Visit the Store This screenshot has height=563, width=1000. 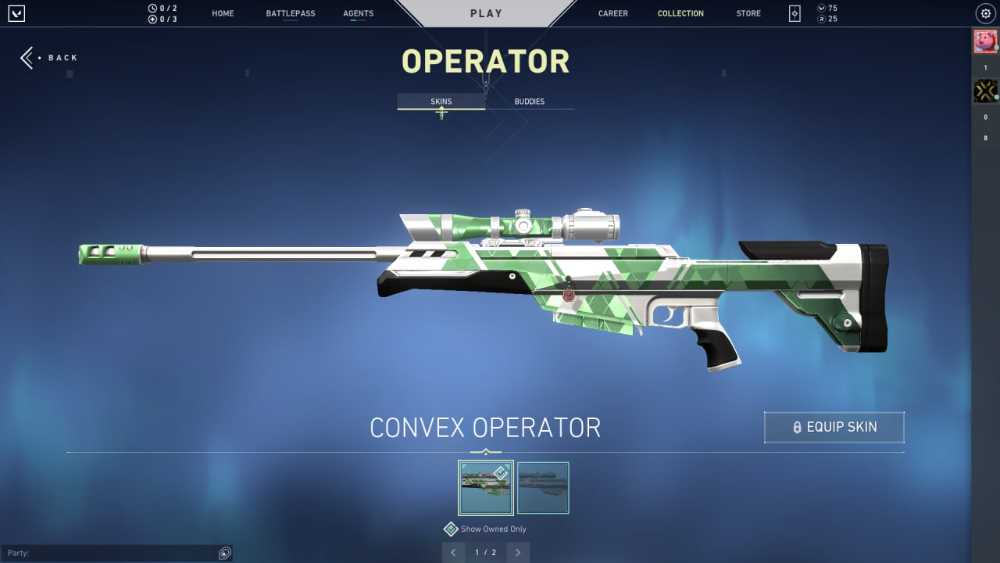[x=748, y=14]
